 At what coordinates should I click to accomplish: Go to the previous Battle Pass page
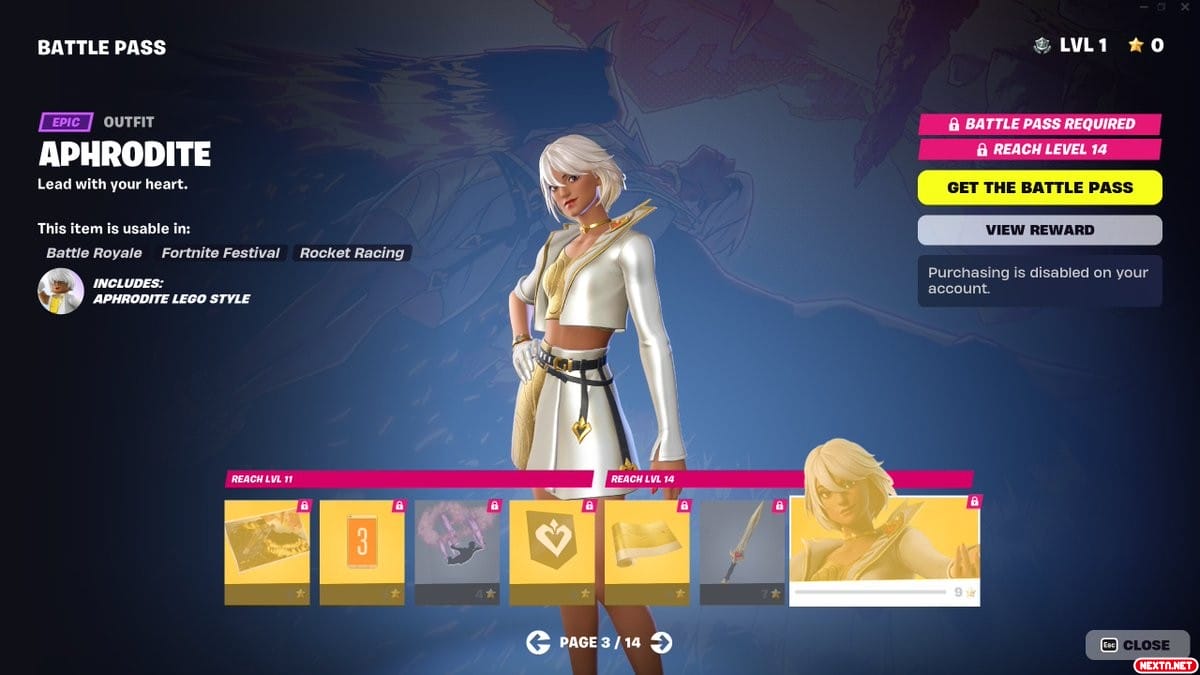click(538, 643)
